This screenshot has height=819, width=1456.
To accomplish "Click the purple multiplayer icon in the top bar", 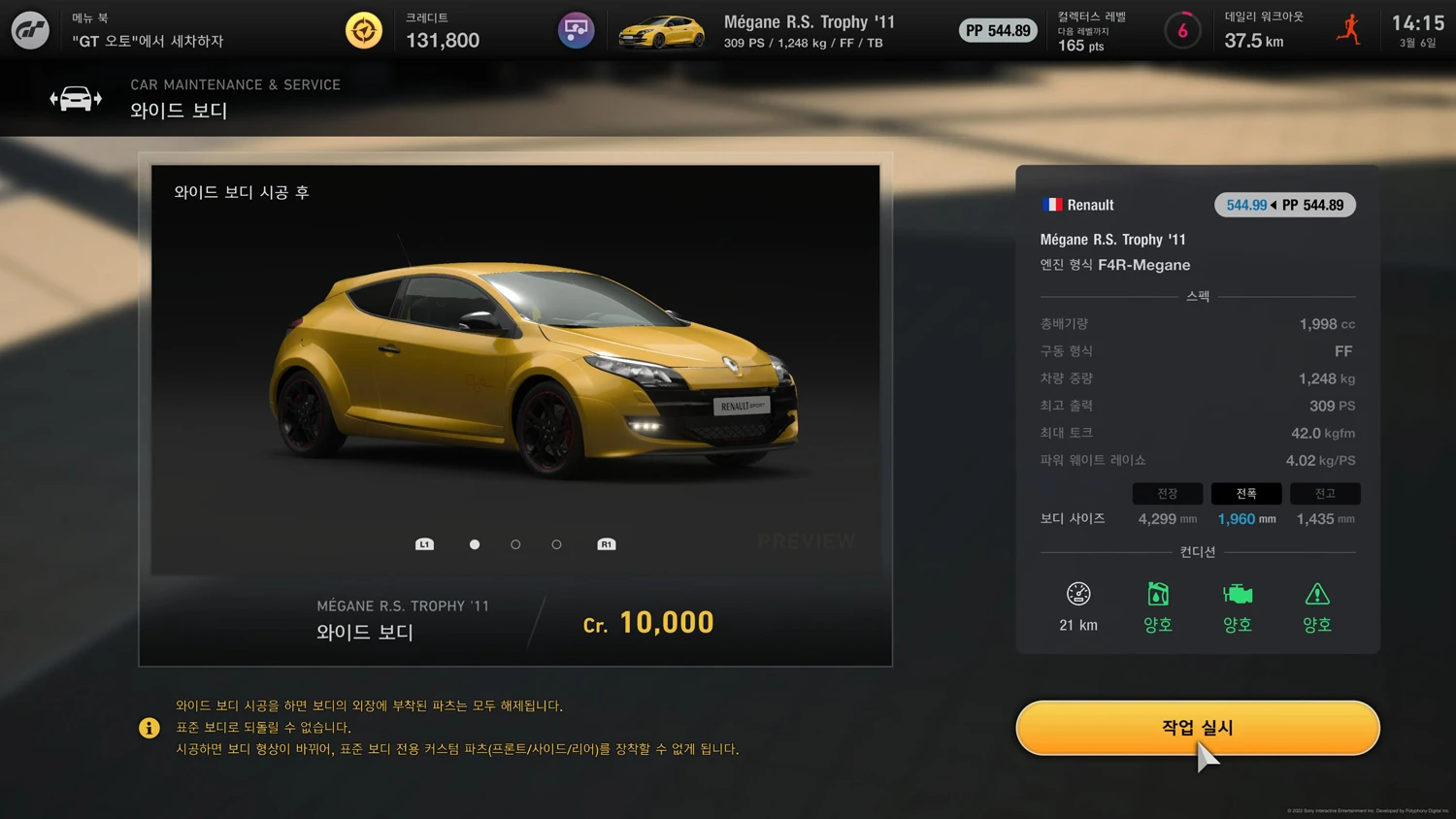I will (x=576, y=30).
